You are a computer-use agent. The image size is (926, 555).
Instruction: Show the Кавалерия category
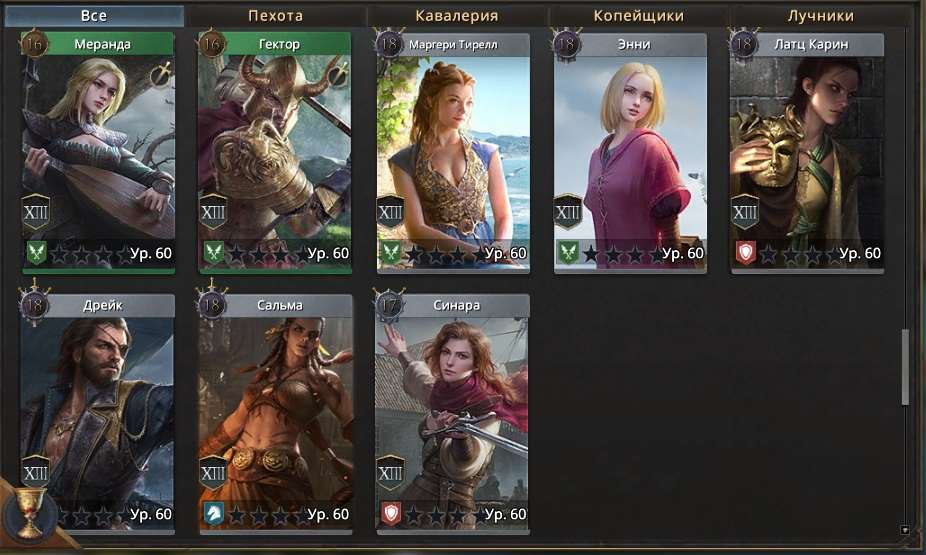pyautogui.click(x=456, y=16)
